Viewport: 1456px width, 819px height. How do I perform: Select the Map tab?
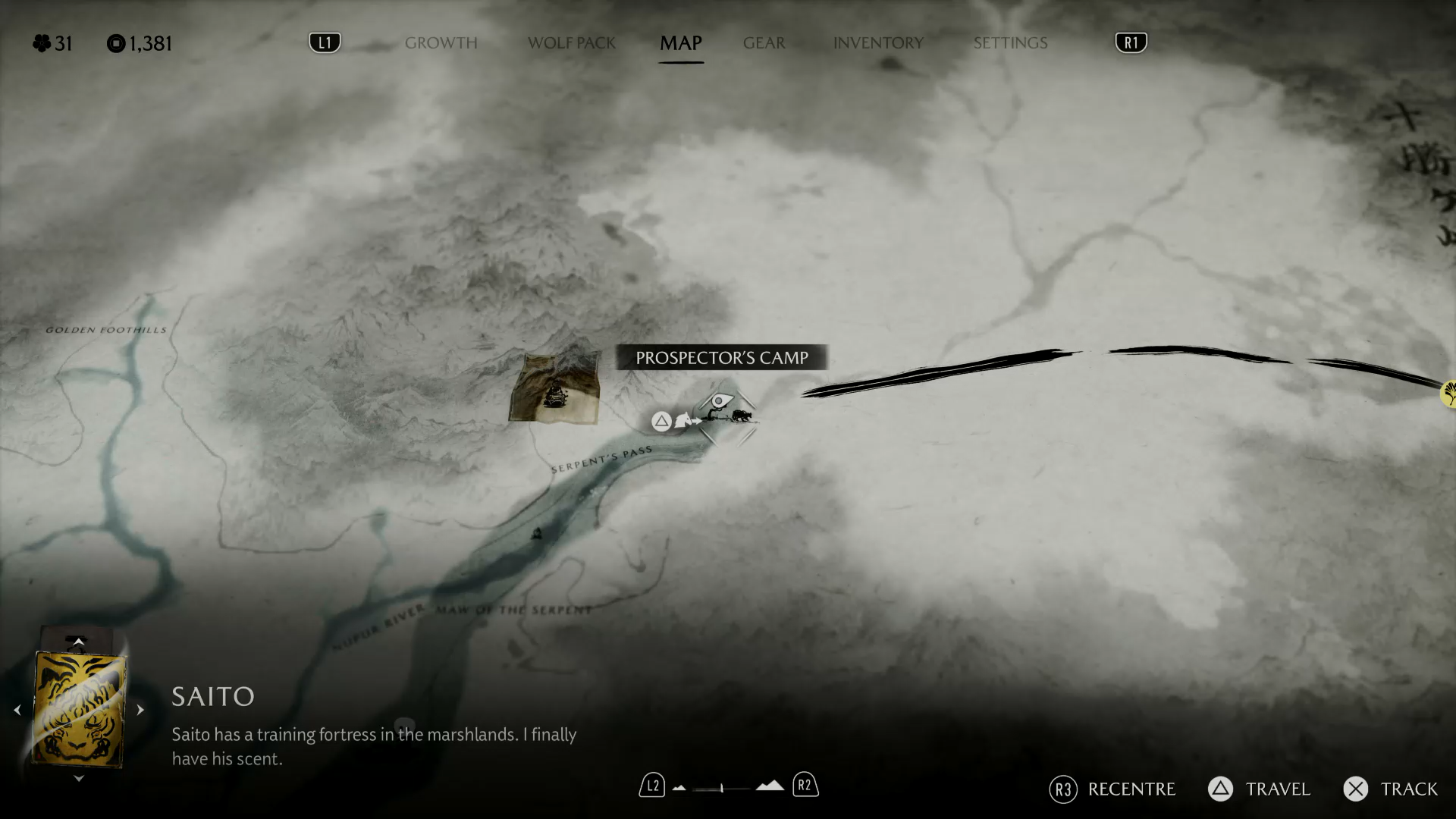[x=680, y=43]
